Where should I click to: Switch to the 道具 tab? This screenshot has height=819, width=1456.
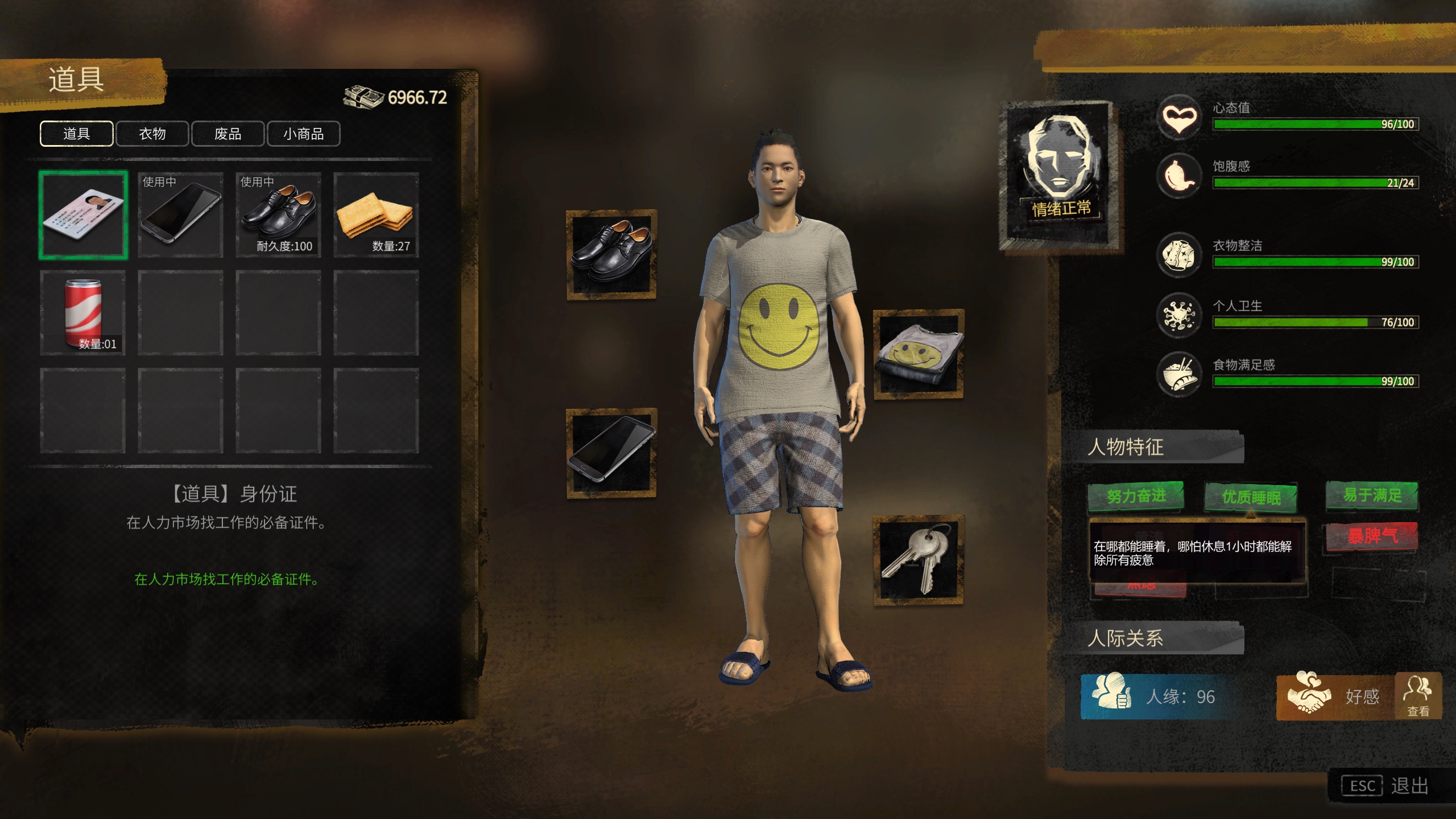[x=76, y=134]
